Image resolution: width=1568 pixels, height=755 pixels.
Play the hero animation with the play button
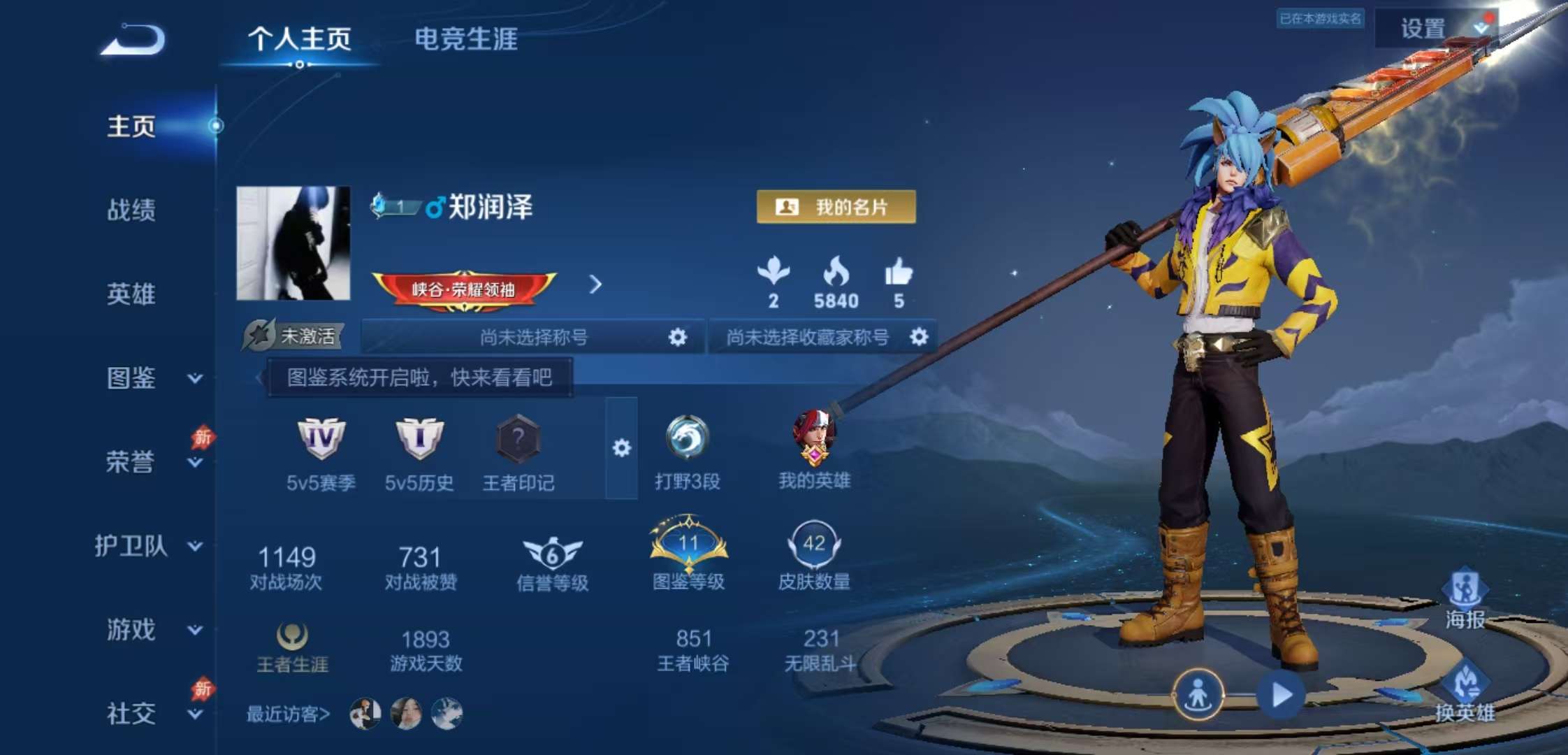[x=1281, y=695]
